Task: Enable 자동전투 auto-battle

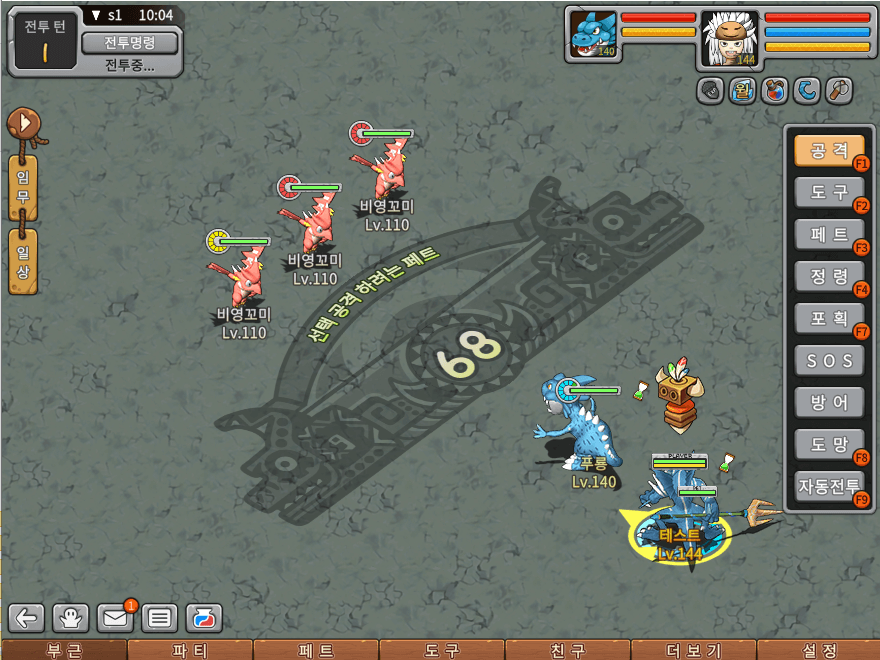Action: tap(828, 486)
